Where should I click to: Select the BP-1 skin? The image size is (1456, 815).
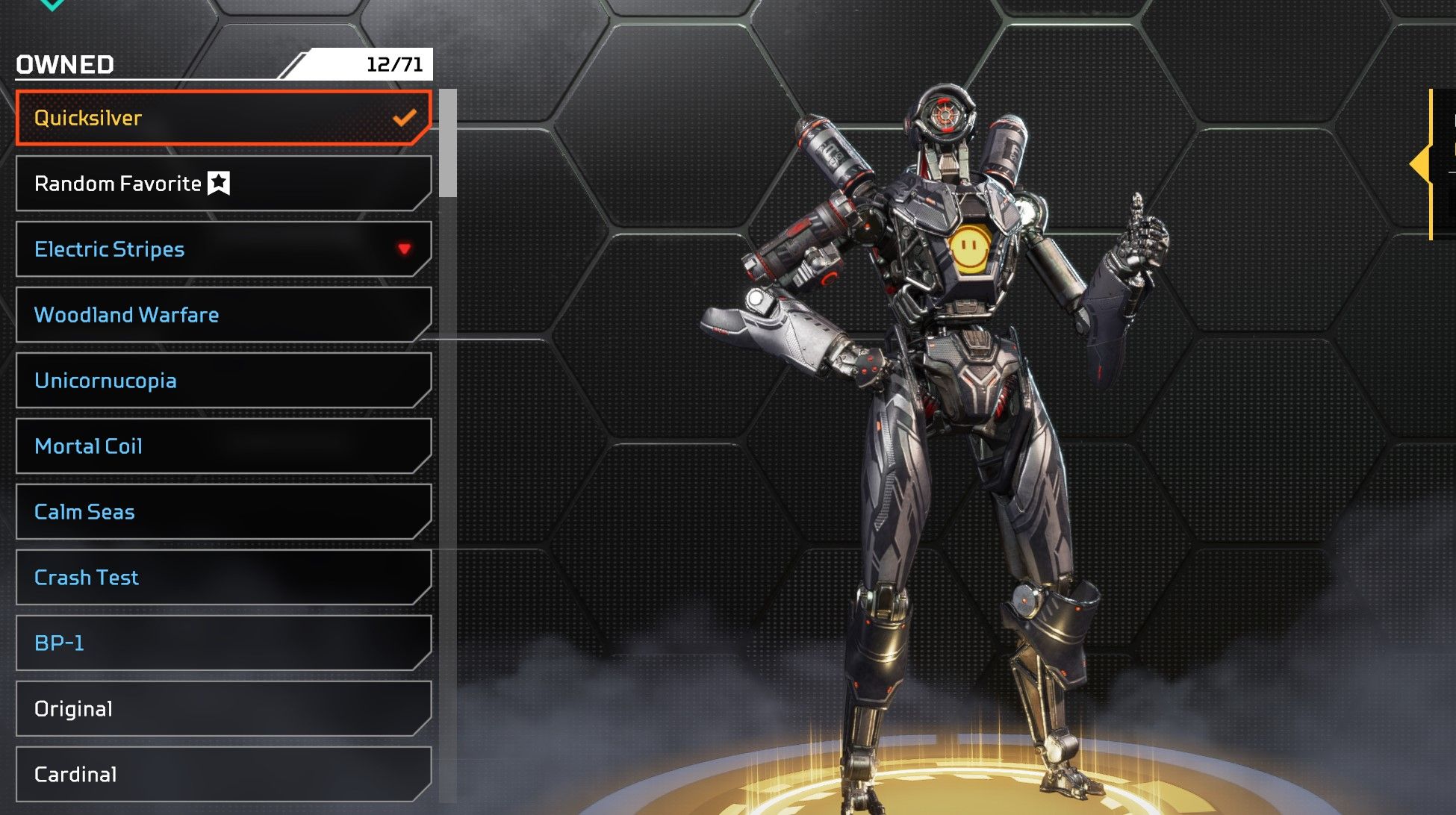pyautogui.click(x=223, y=643)
